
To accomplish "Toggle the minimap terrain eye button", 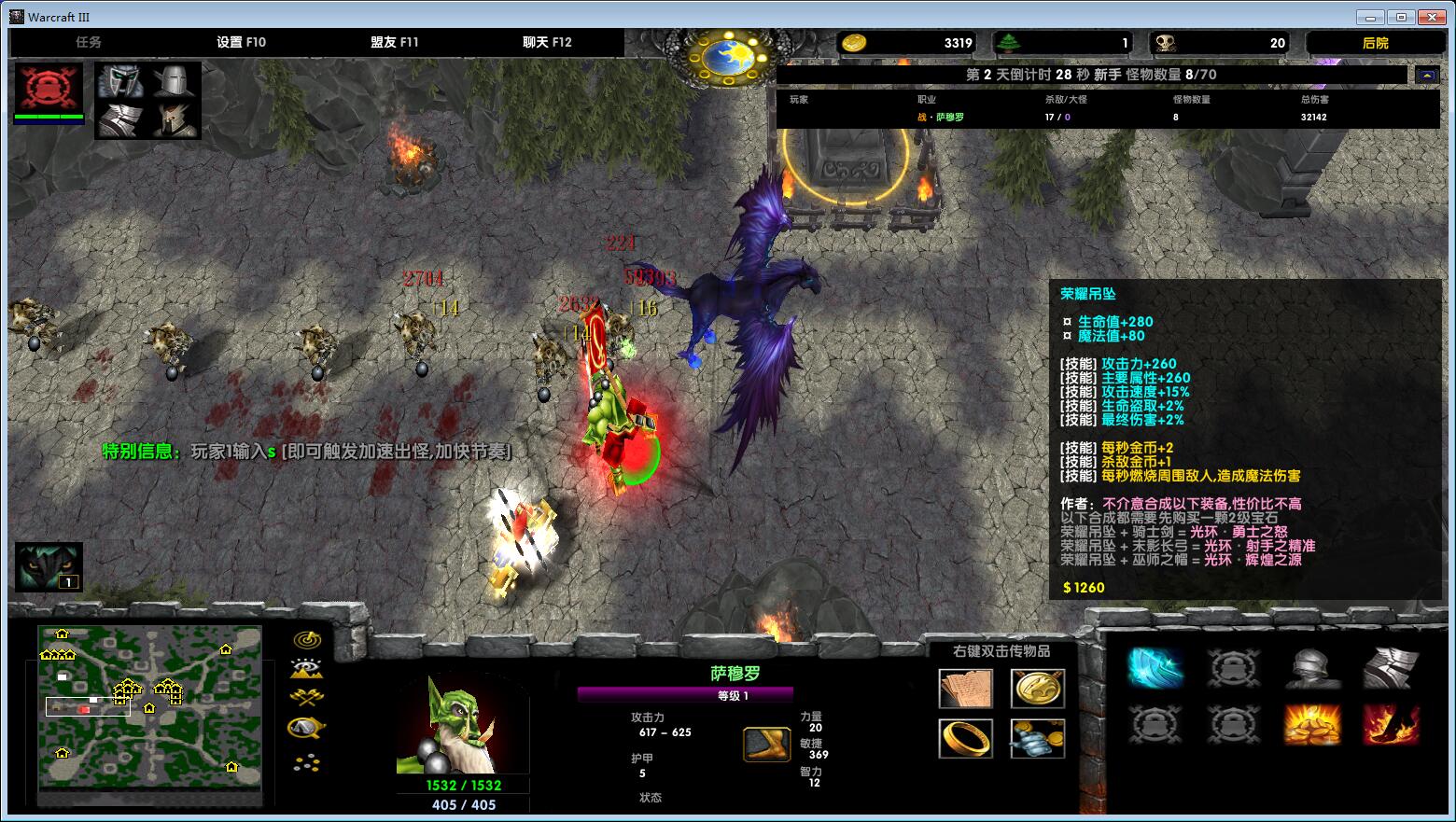I will click(x=307, y=668).
